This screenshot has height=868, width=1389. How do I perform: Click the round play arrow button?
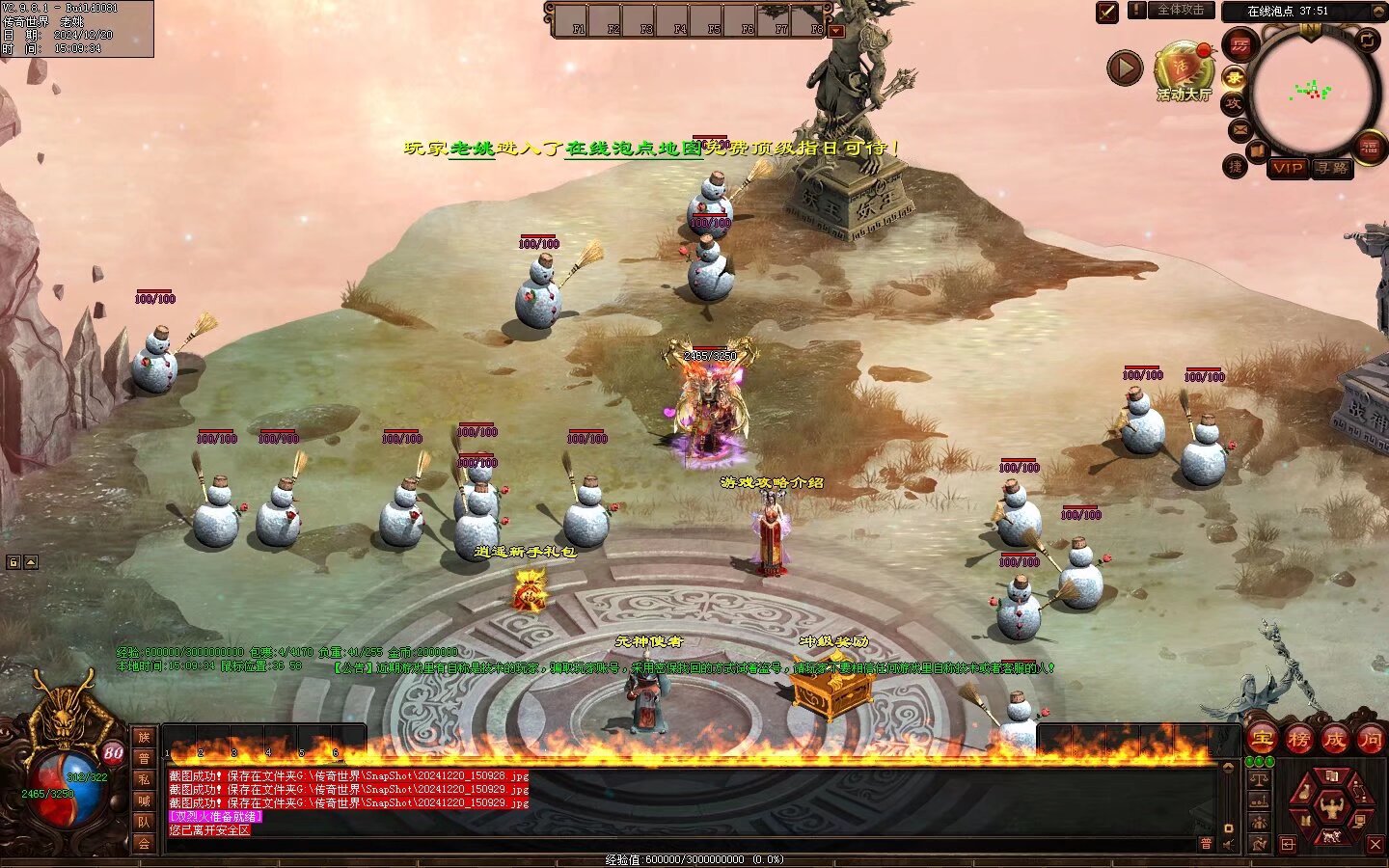point(1124,68)
